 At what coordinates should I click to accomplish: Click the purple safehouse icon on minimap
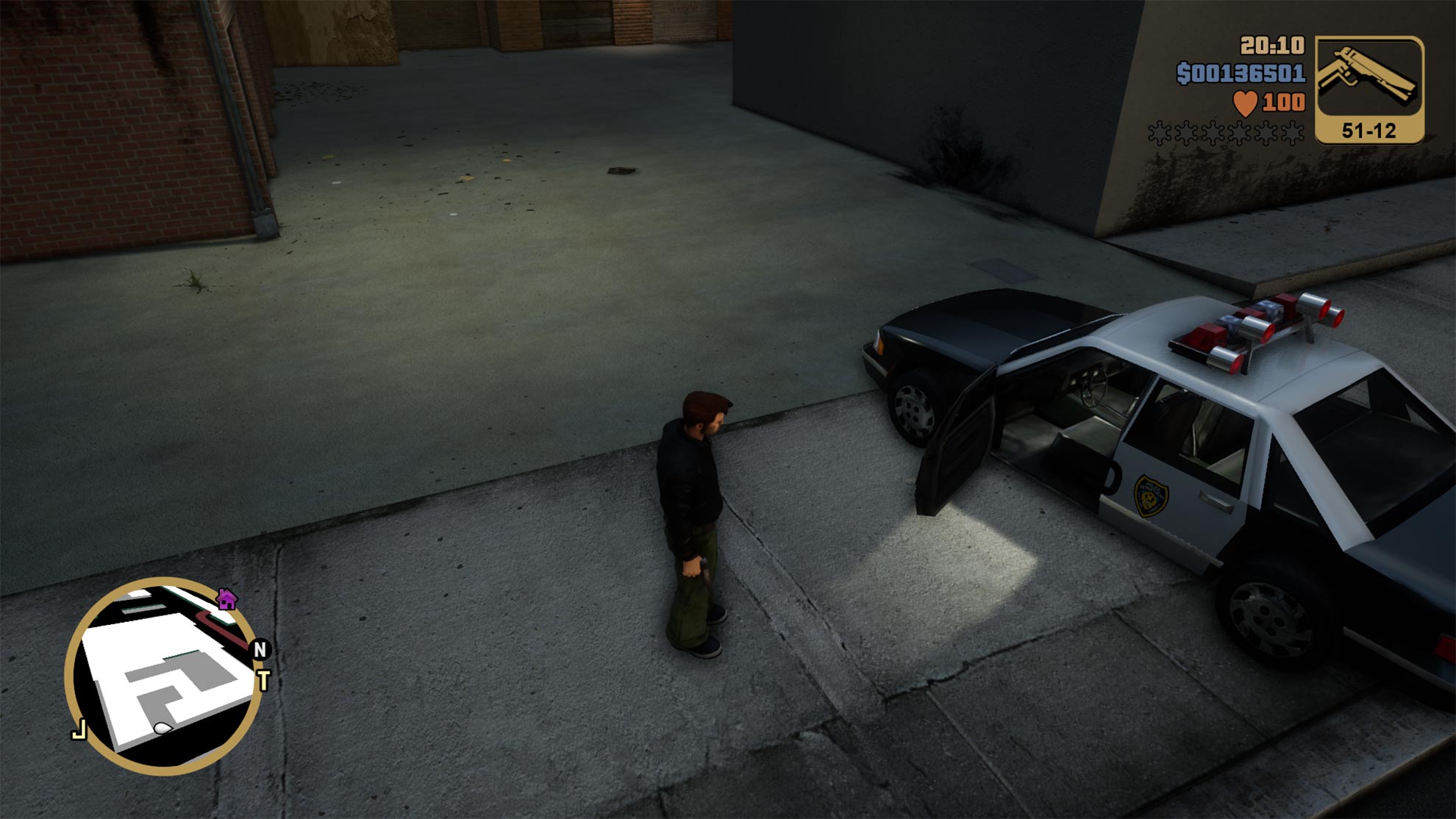[226, 601]
